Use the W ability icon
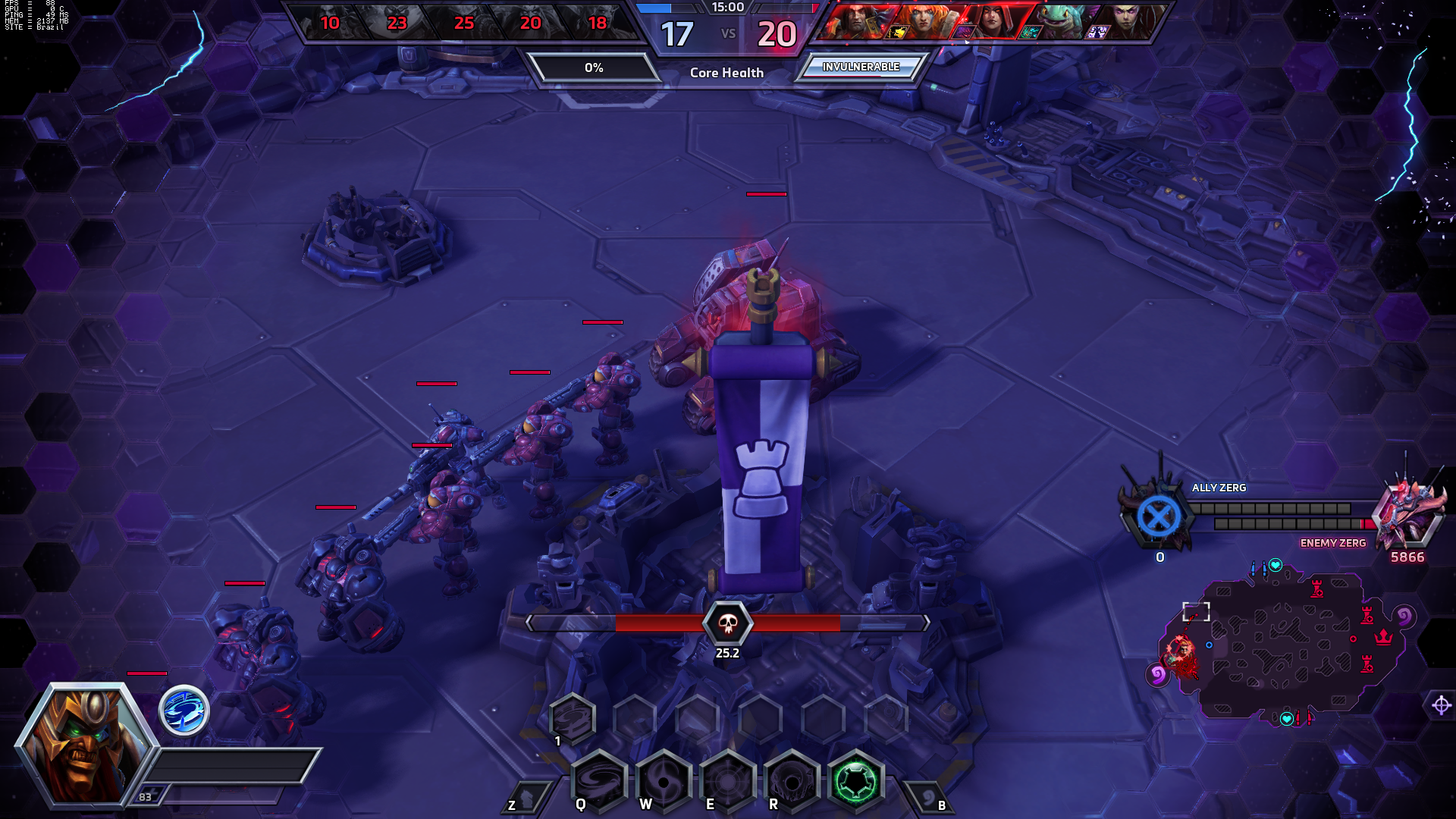1456x819 pixels. point(664,780)
